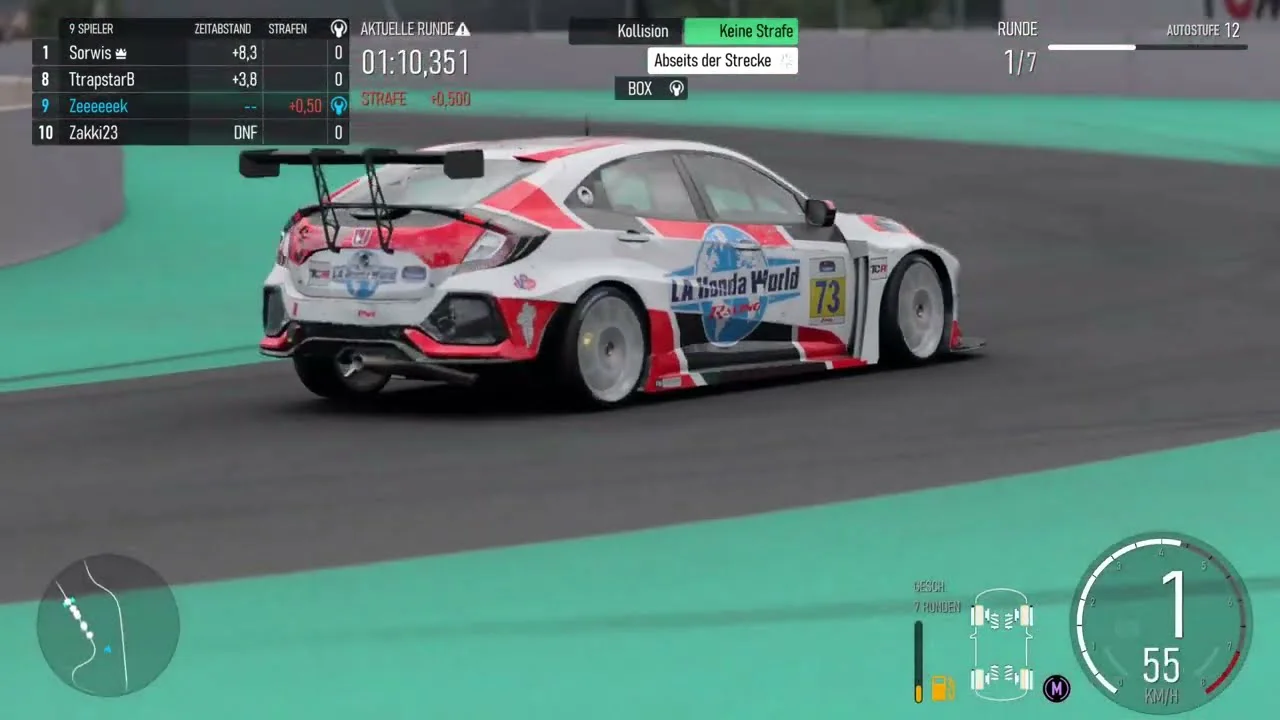
Task: Toggle the purple M transmission icon
Action: [1056, 688]
